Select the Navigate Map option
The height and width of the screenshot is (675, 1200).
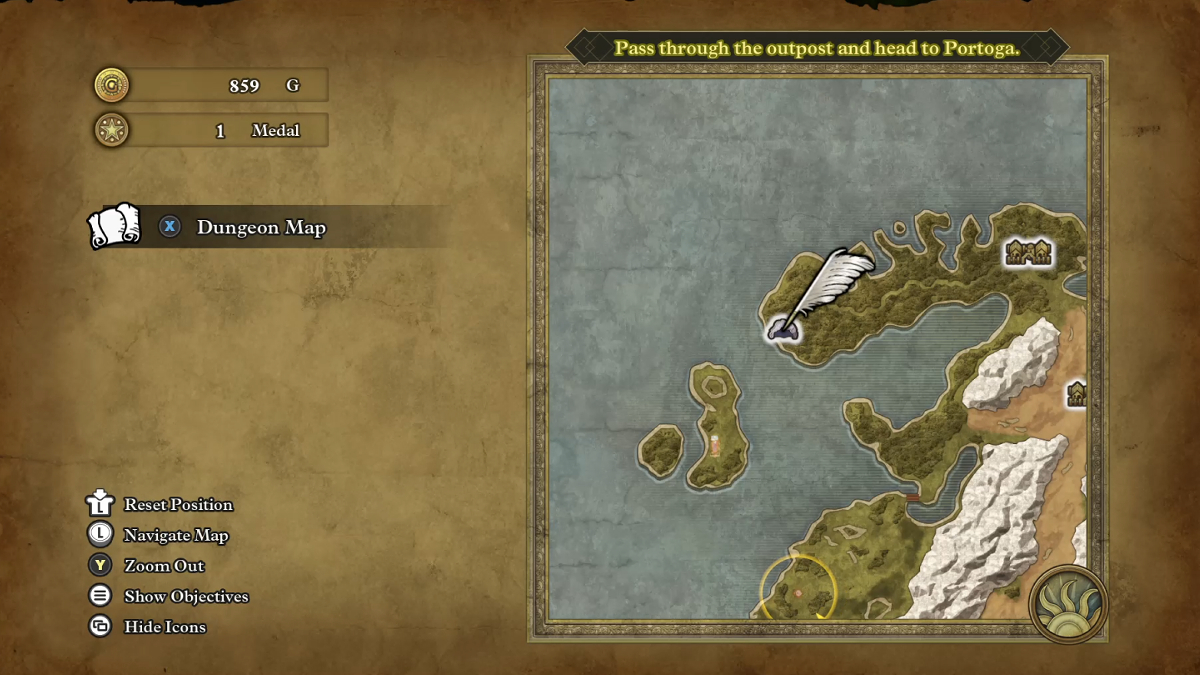[176, 536]
